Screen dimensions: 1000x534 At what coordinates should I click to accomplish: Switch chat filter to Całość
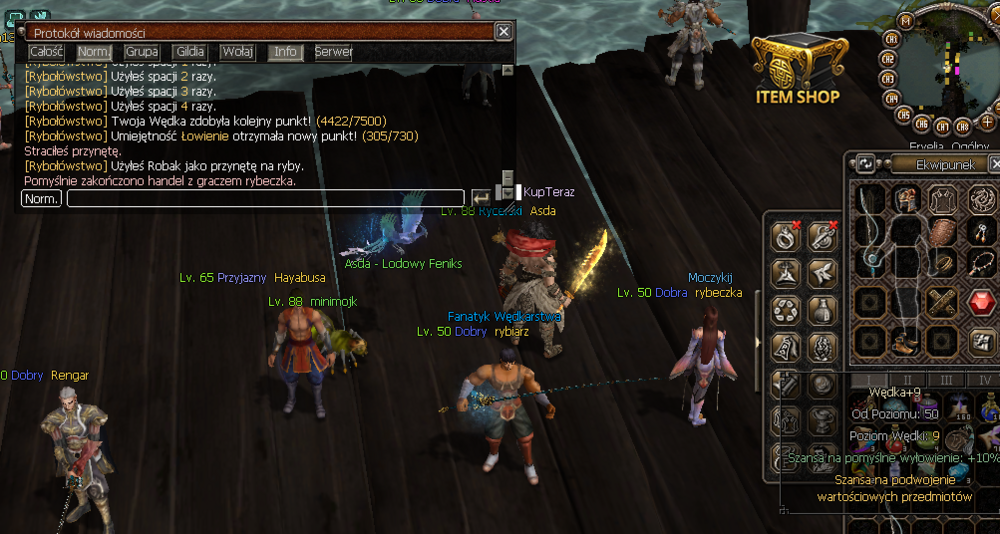click(x=46, y=52)
